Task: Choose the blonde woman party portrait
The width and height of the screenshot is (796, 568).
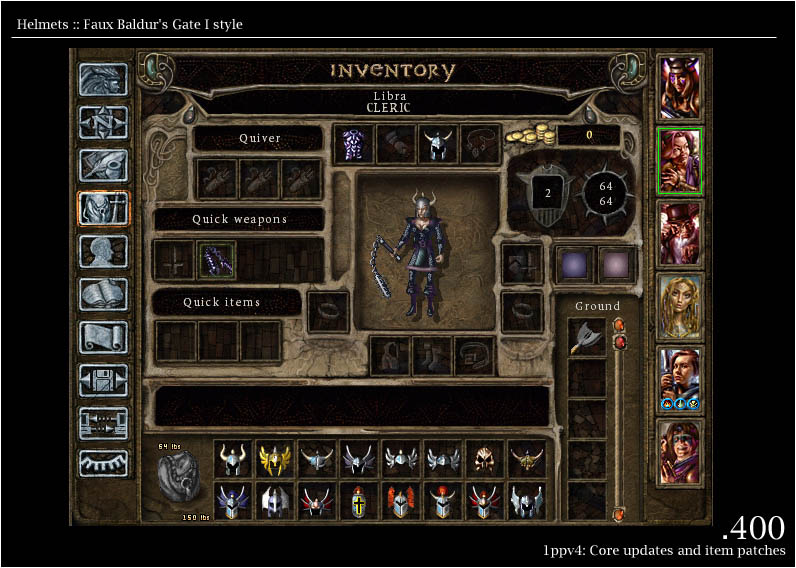Action: pyautogui.click(x=680, y=306)
